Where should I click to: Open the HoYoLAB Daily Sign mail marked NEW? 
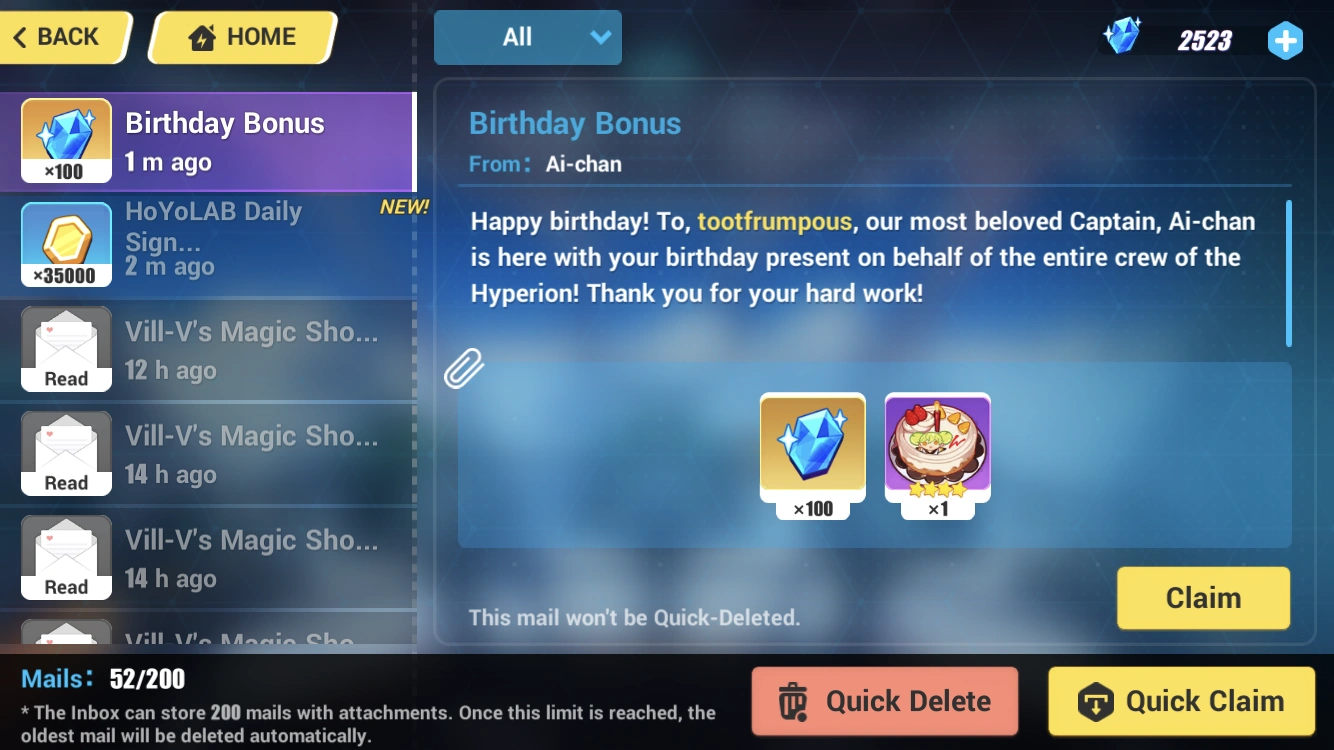[x=210, y=244]
